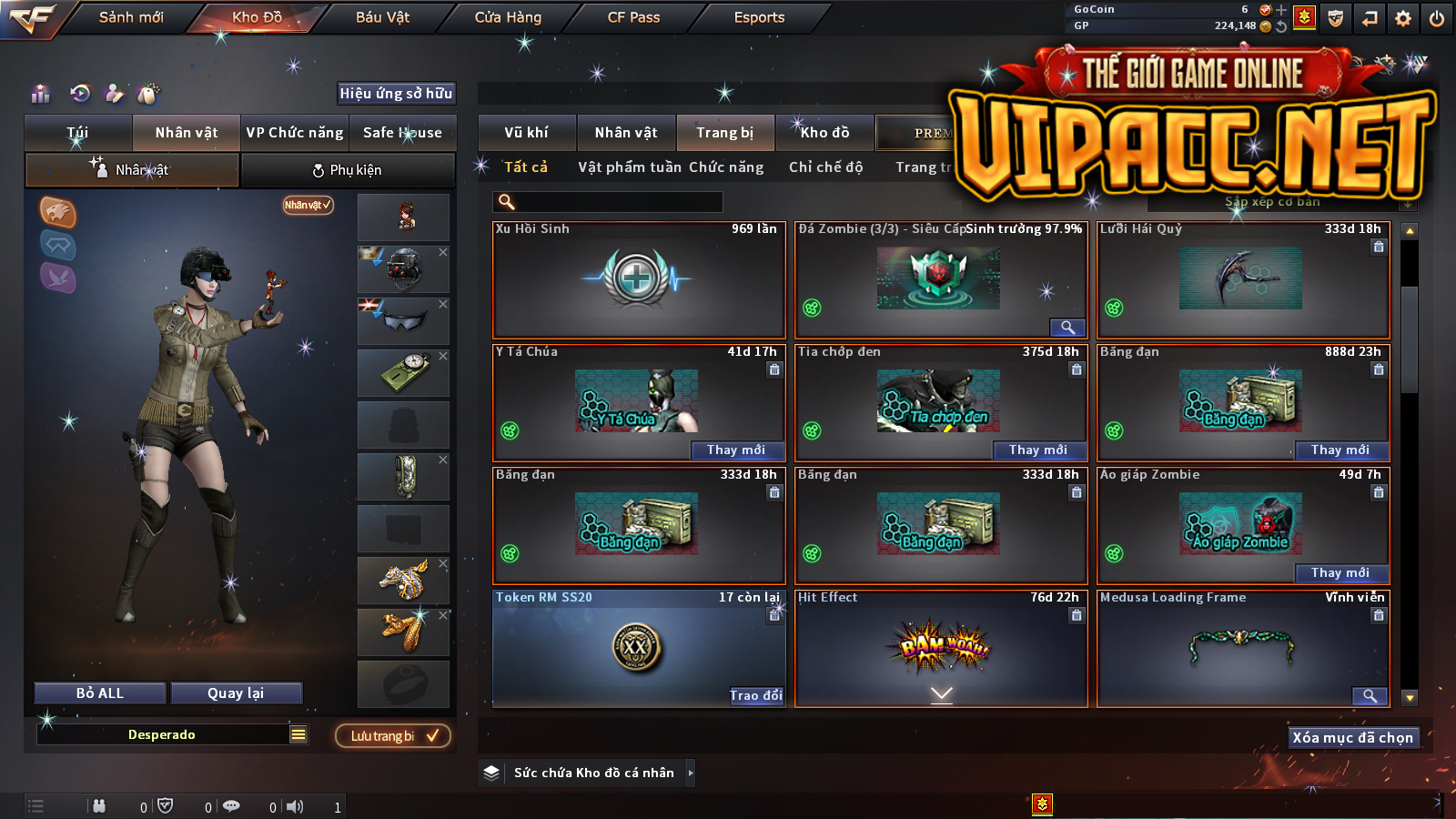Open settings with the gear icon

click(1403, 18)
